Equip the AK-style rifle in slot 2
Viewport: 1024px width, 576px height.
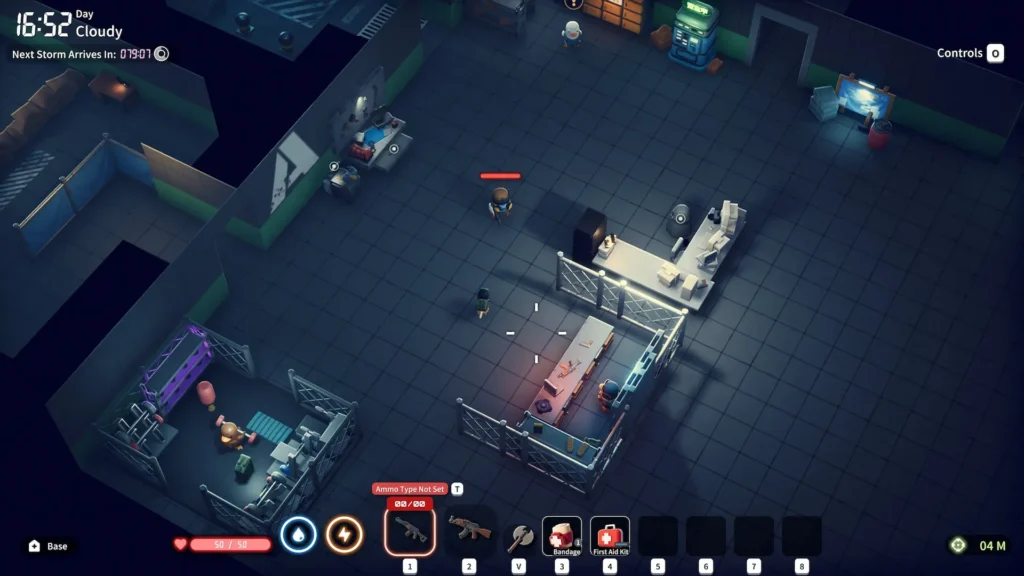point(468,531)
